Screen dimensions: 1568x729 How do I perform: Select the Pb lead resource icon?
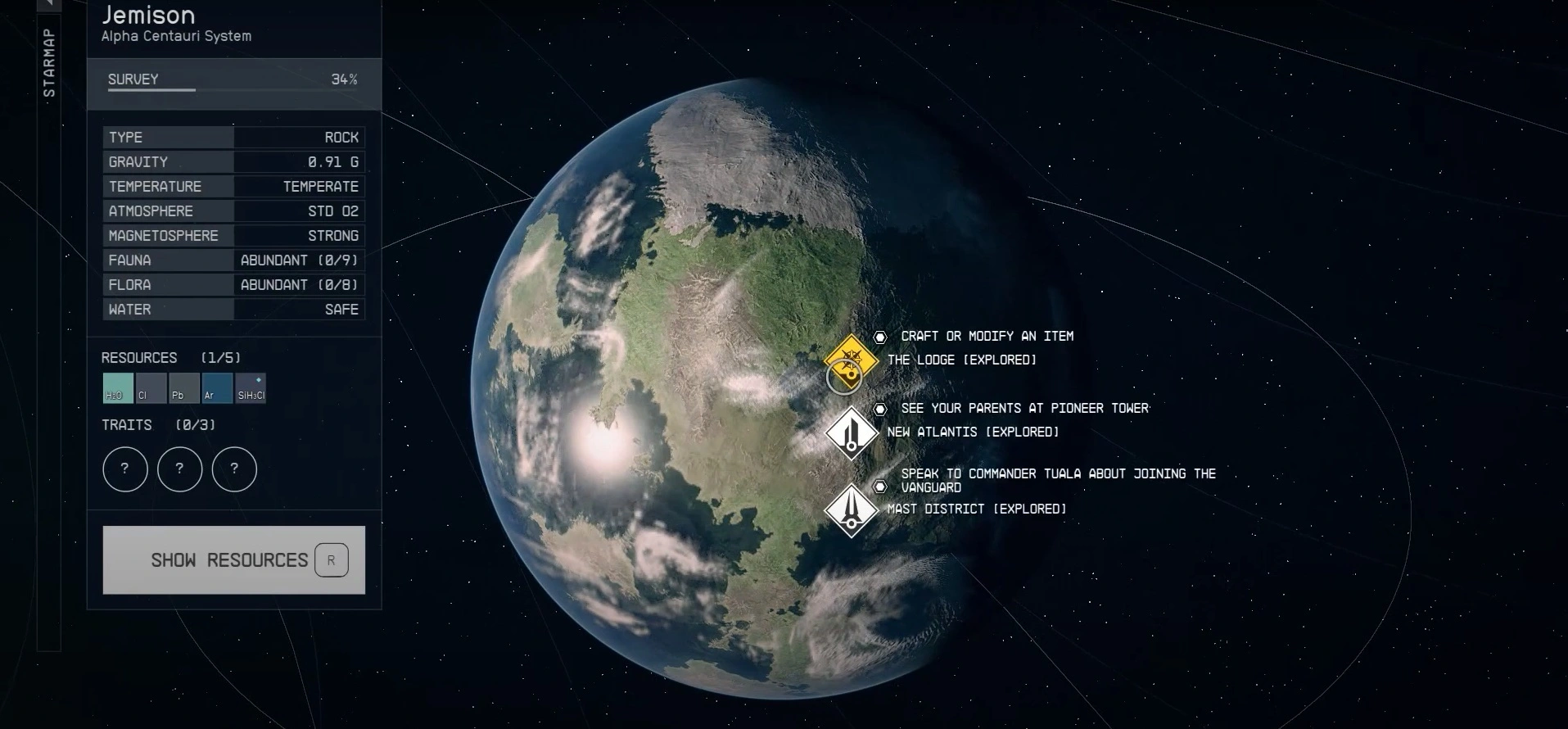[183, 388]
